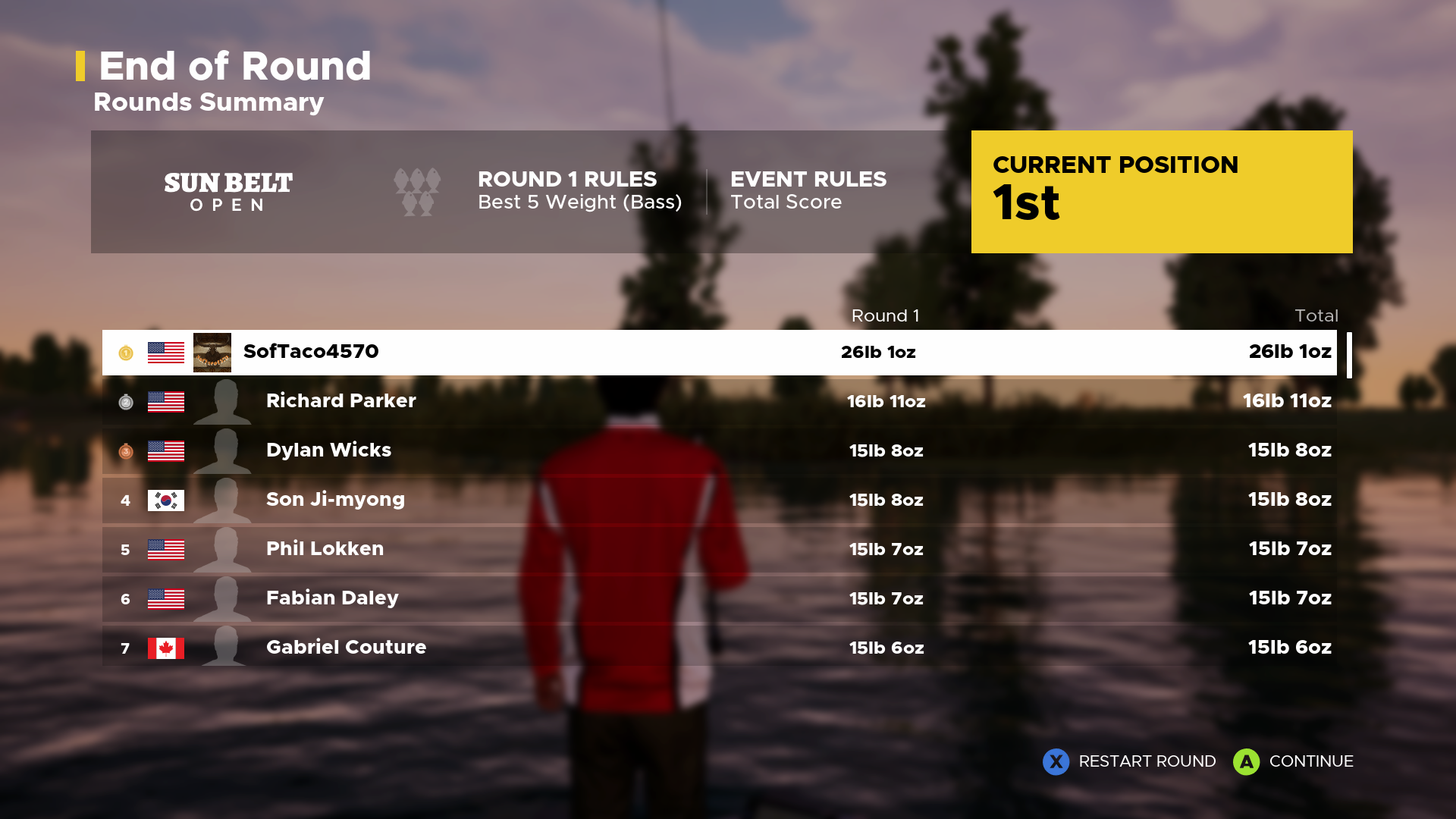Select Gabriel Couture's leaderboard row
The height and width of the screenshot is (819, 1456).
(x=719, y=648)
